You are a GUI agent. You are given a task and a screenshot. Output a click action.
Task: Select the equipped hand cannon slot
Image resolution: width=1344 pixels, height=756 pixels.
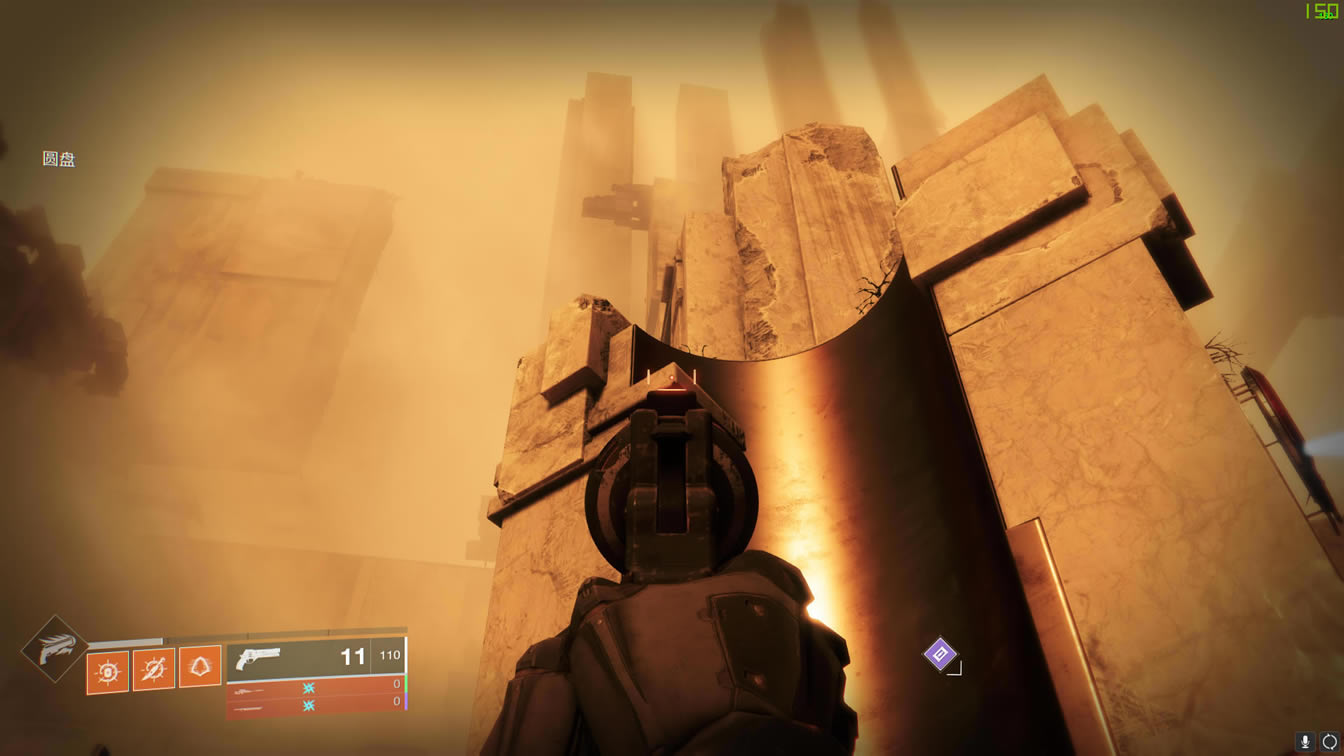[316, 658]
